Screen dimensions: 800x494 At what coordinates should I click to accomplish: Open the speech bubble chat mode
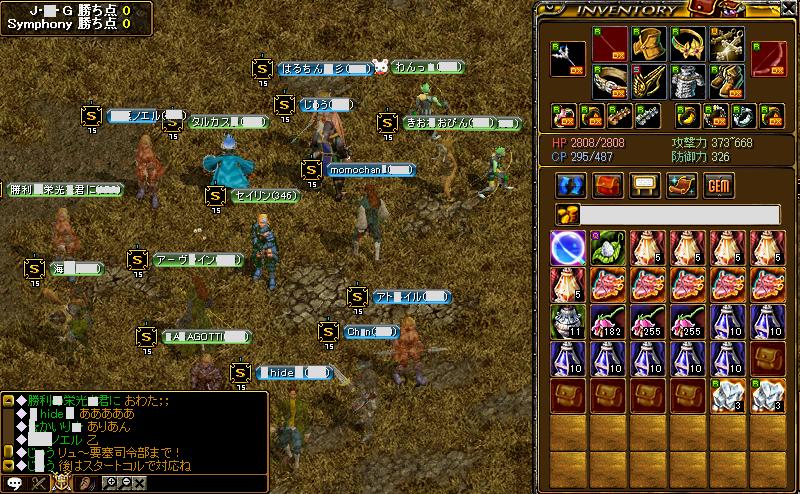[x=14, y=484]
